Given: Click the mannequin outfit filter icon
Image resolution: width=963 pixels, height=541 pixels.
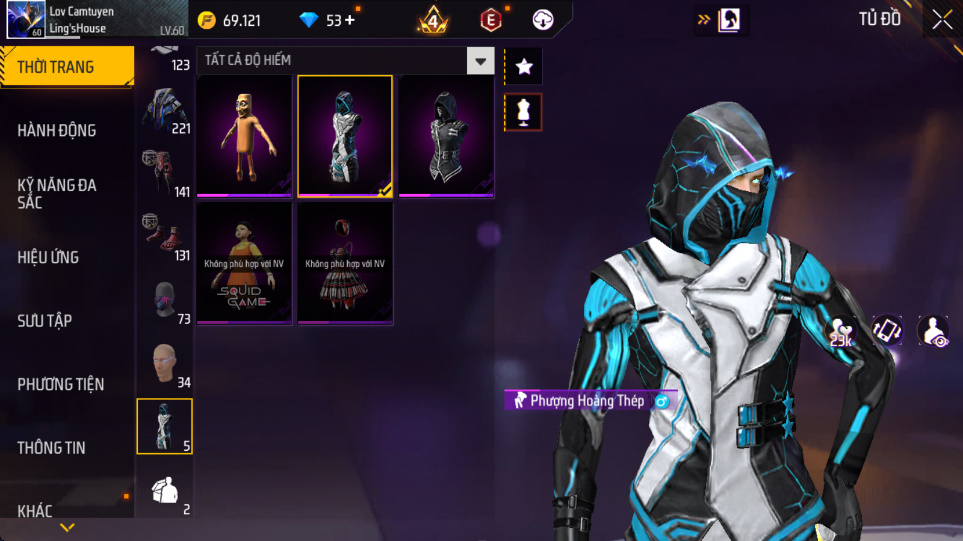Looking at the screenshot, I should [524, 112].
